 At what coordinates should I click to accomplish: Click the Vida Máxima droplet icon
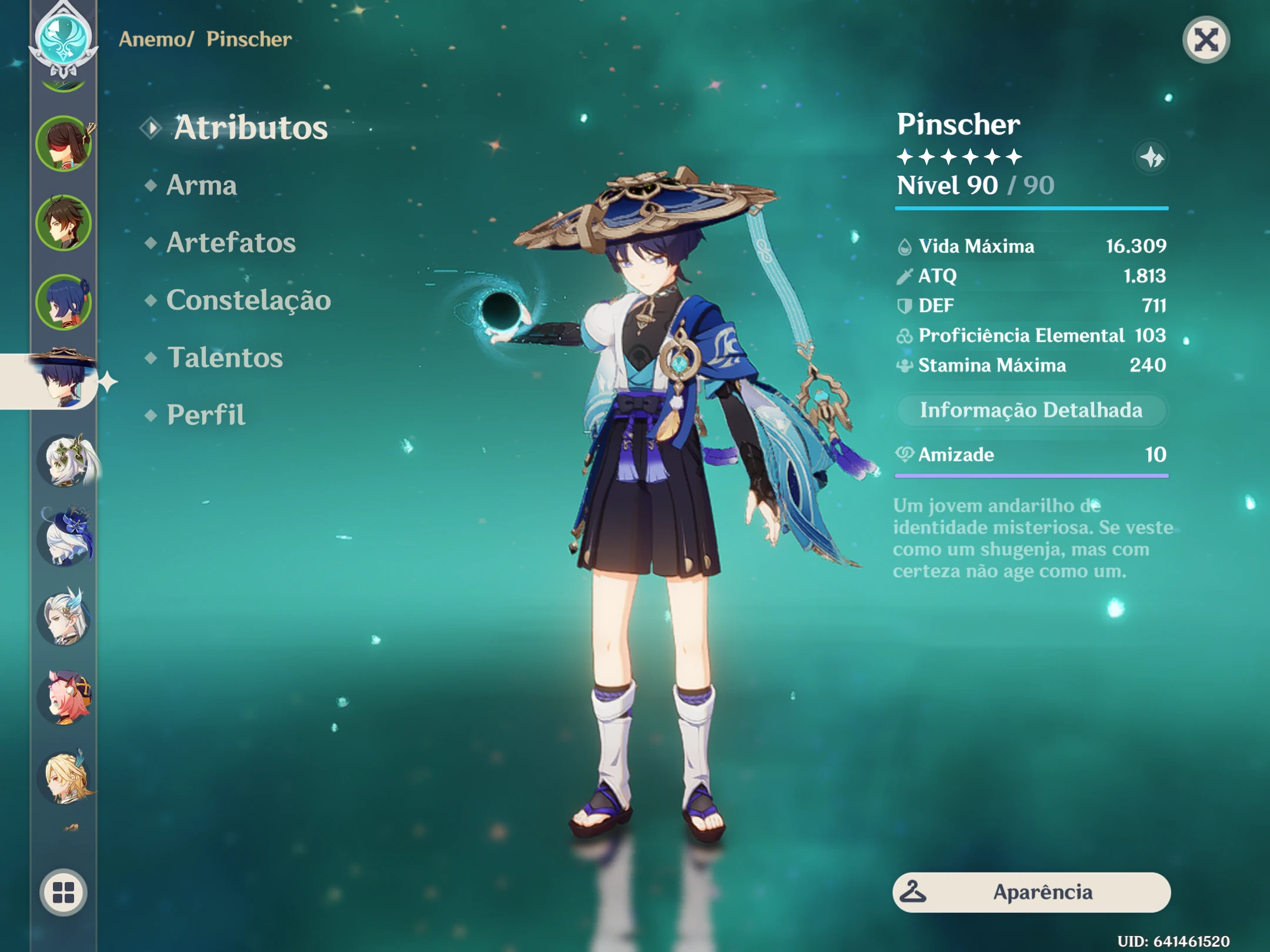coord(904,246)
